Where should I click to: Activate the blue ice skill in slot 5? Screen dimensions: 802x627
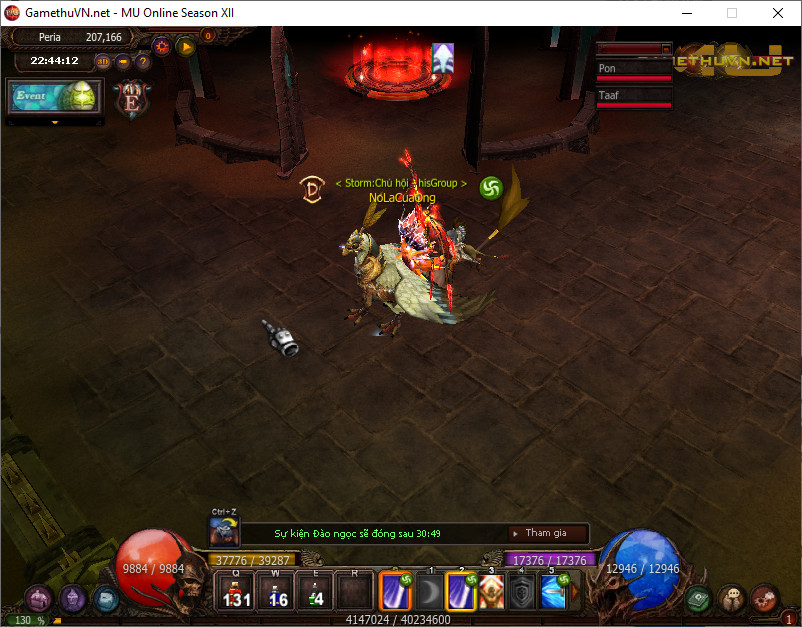tap(555, 592)
